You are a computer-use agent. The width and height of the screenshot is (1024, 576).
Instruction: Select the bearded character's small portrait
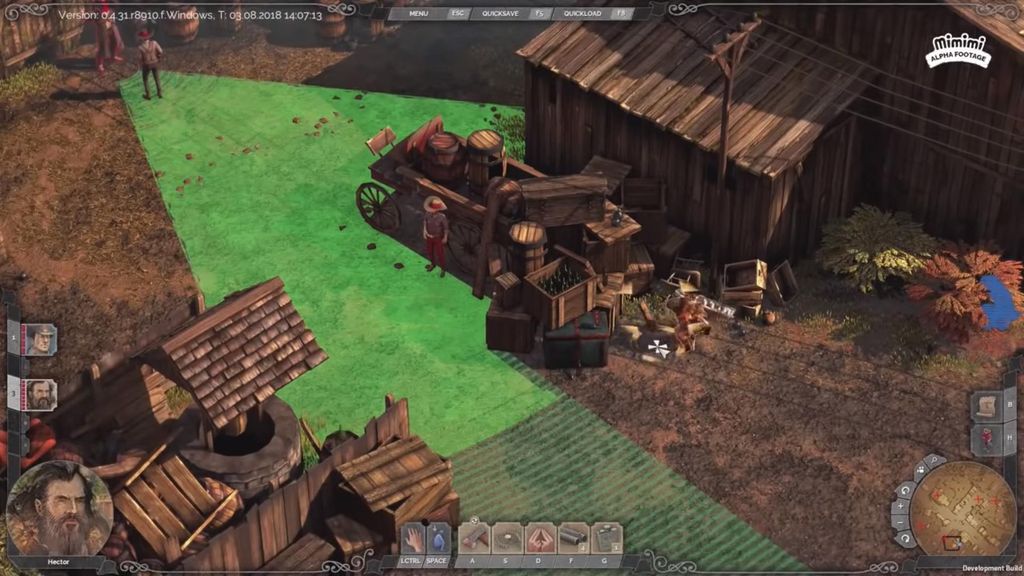pos(41,394)
